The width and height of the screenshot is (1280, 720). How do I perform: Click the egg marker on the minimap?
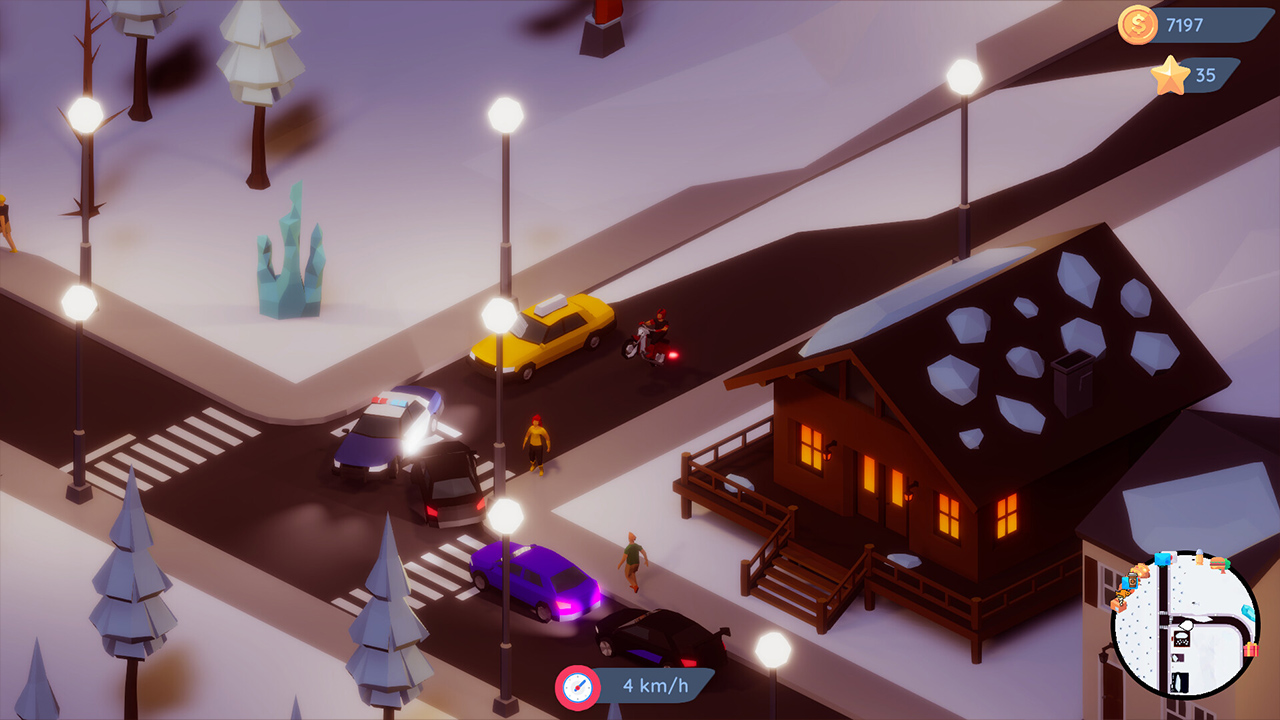(1199, 557)
